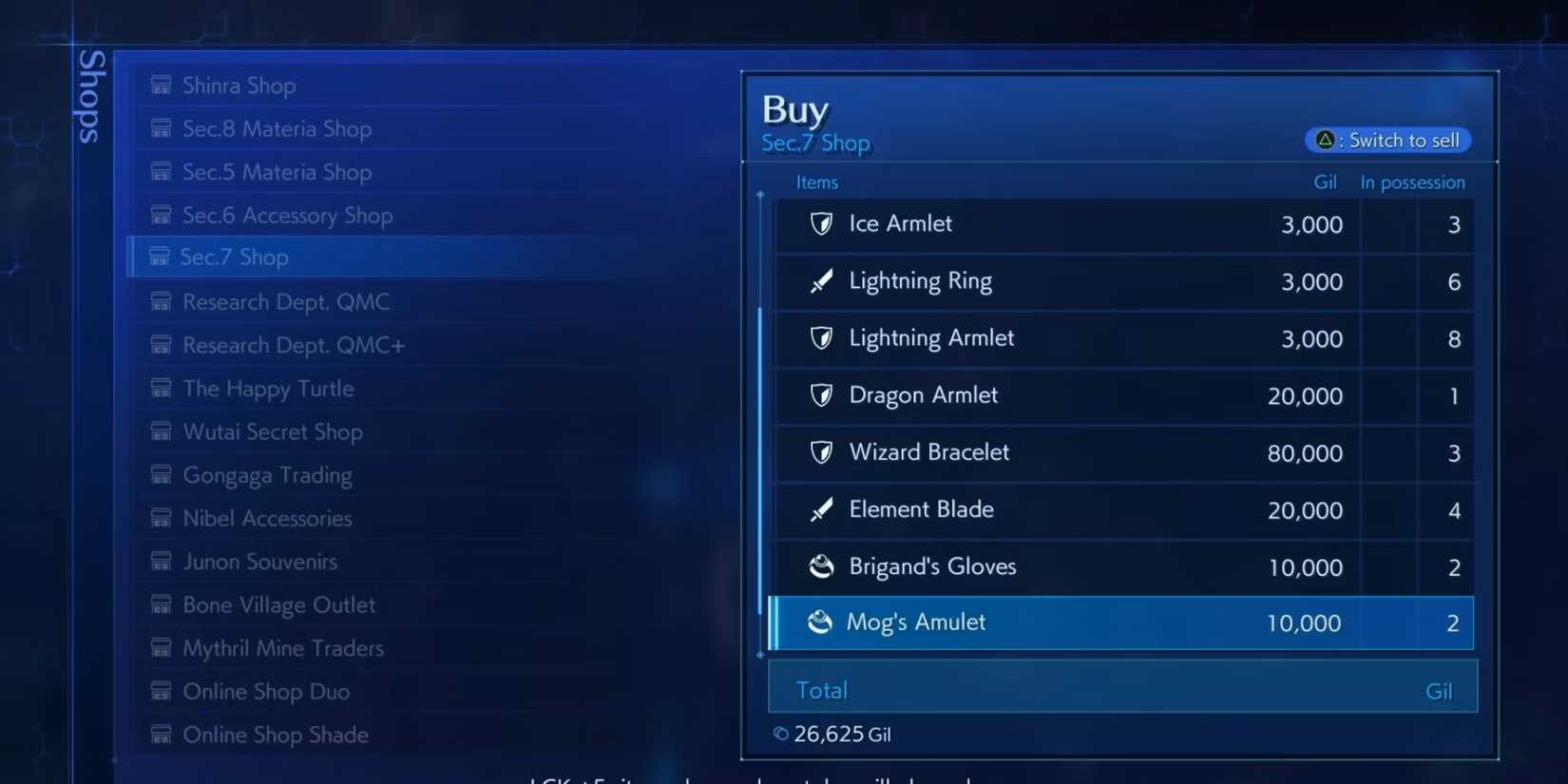The width and height of the screenshot is (1568, 784).
Task: Open the Research Dept. QMC shop
Action: [x=286, y=301]
